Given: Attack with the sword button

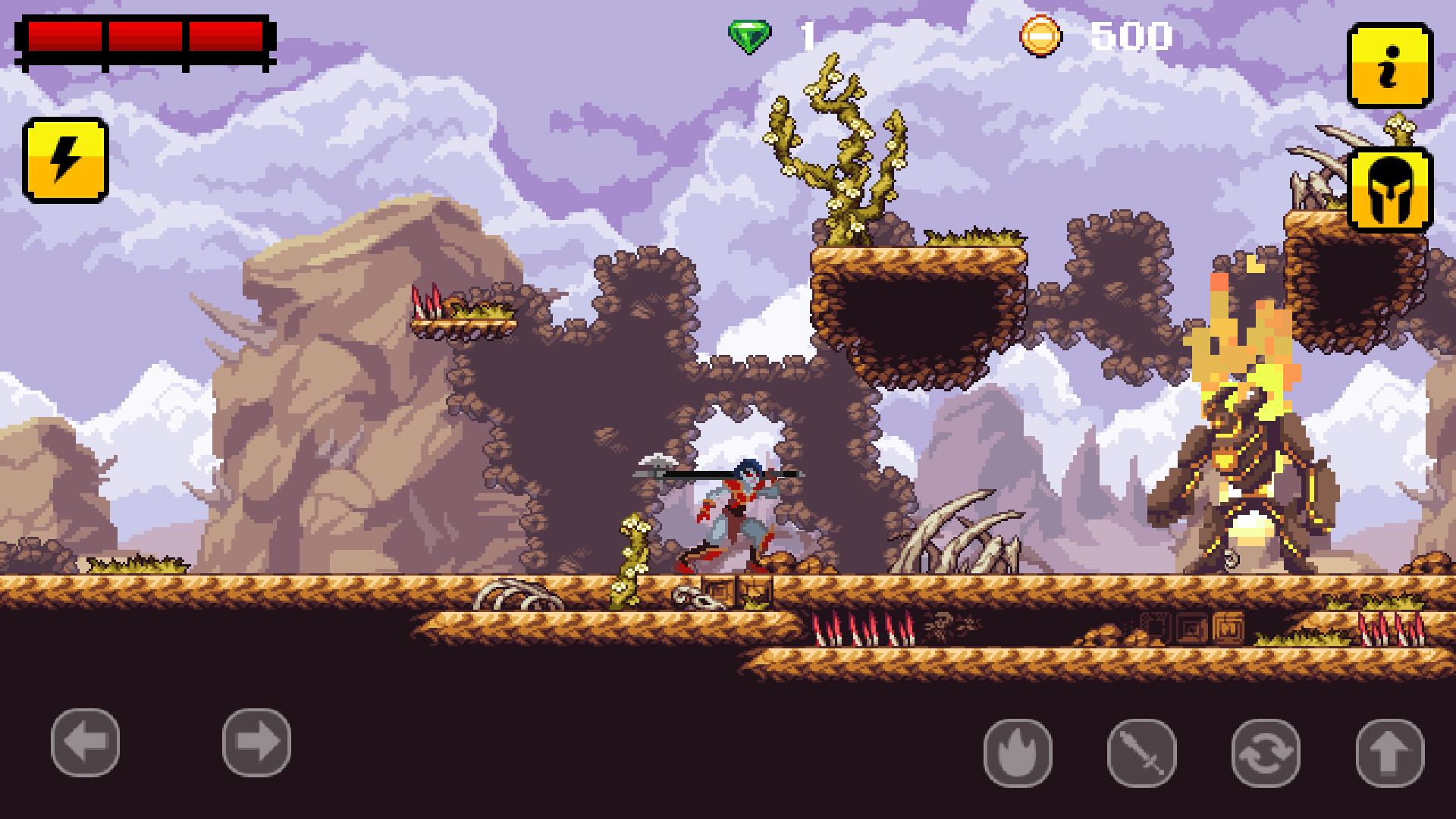Looking at the screenshot, I should coord(1141,753).
